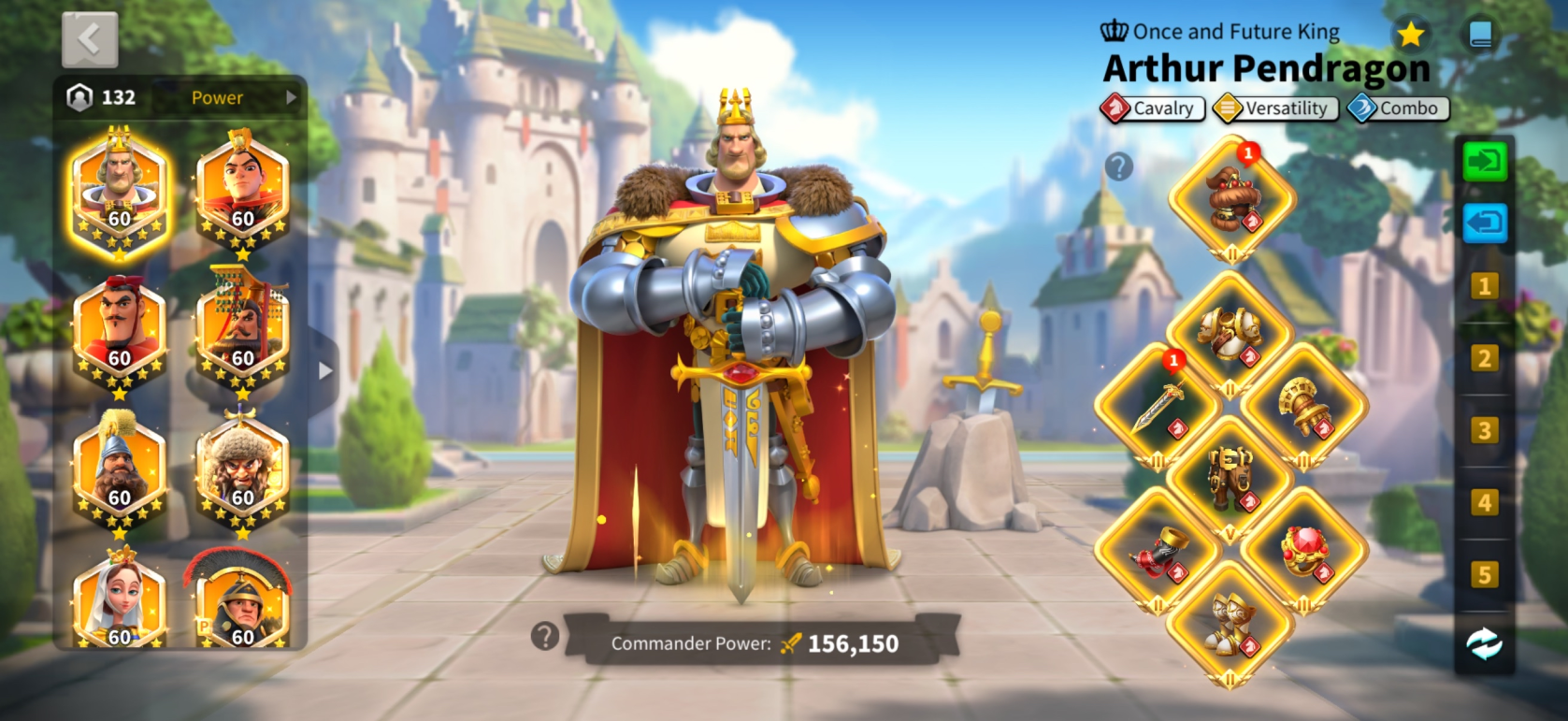Open the Commander Power help tooltip
Screen dimensions: 1568x721
544,637
